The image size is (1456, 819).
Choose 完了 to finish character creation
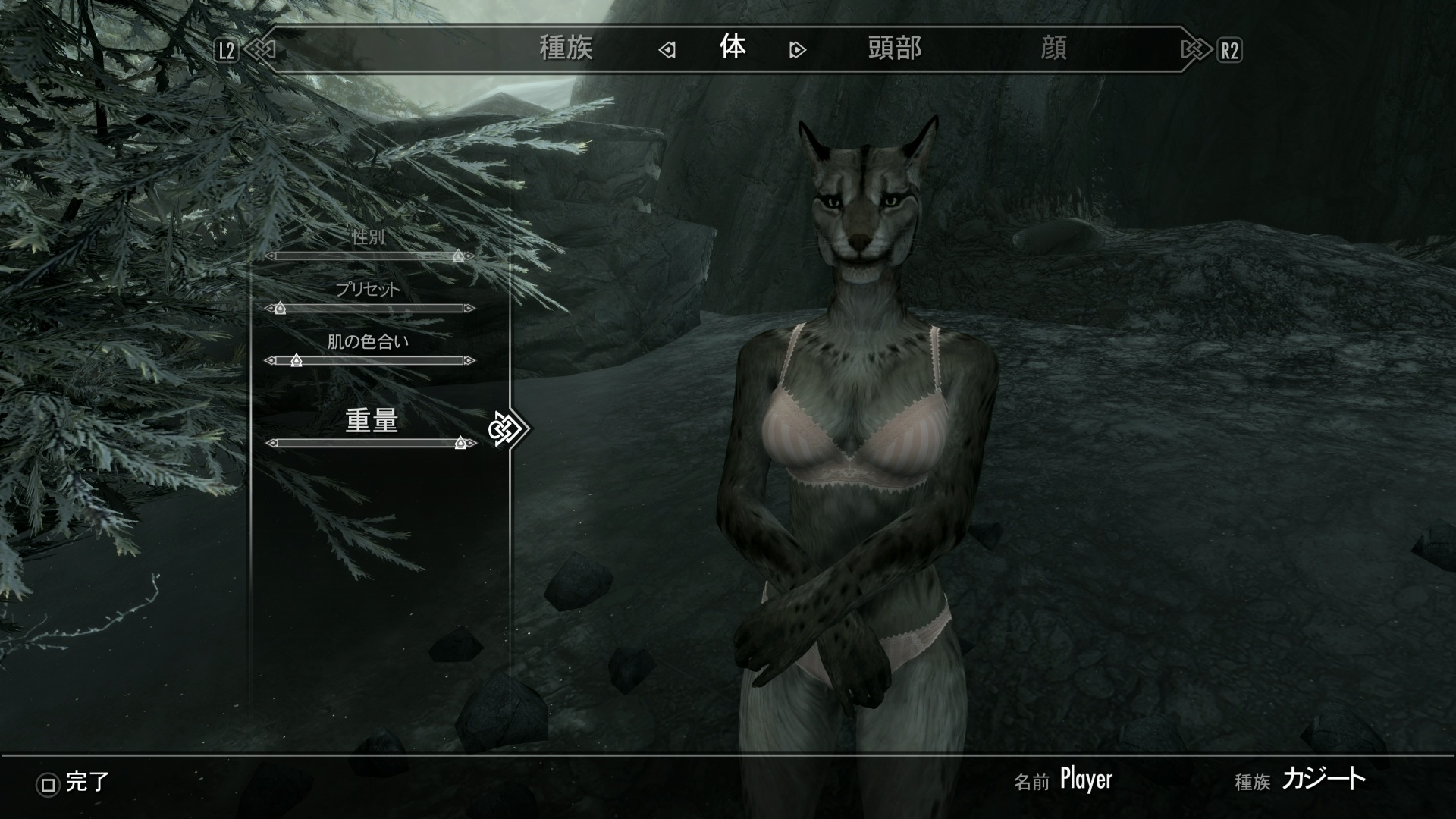coord(74,783)
